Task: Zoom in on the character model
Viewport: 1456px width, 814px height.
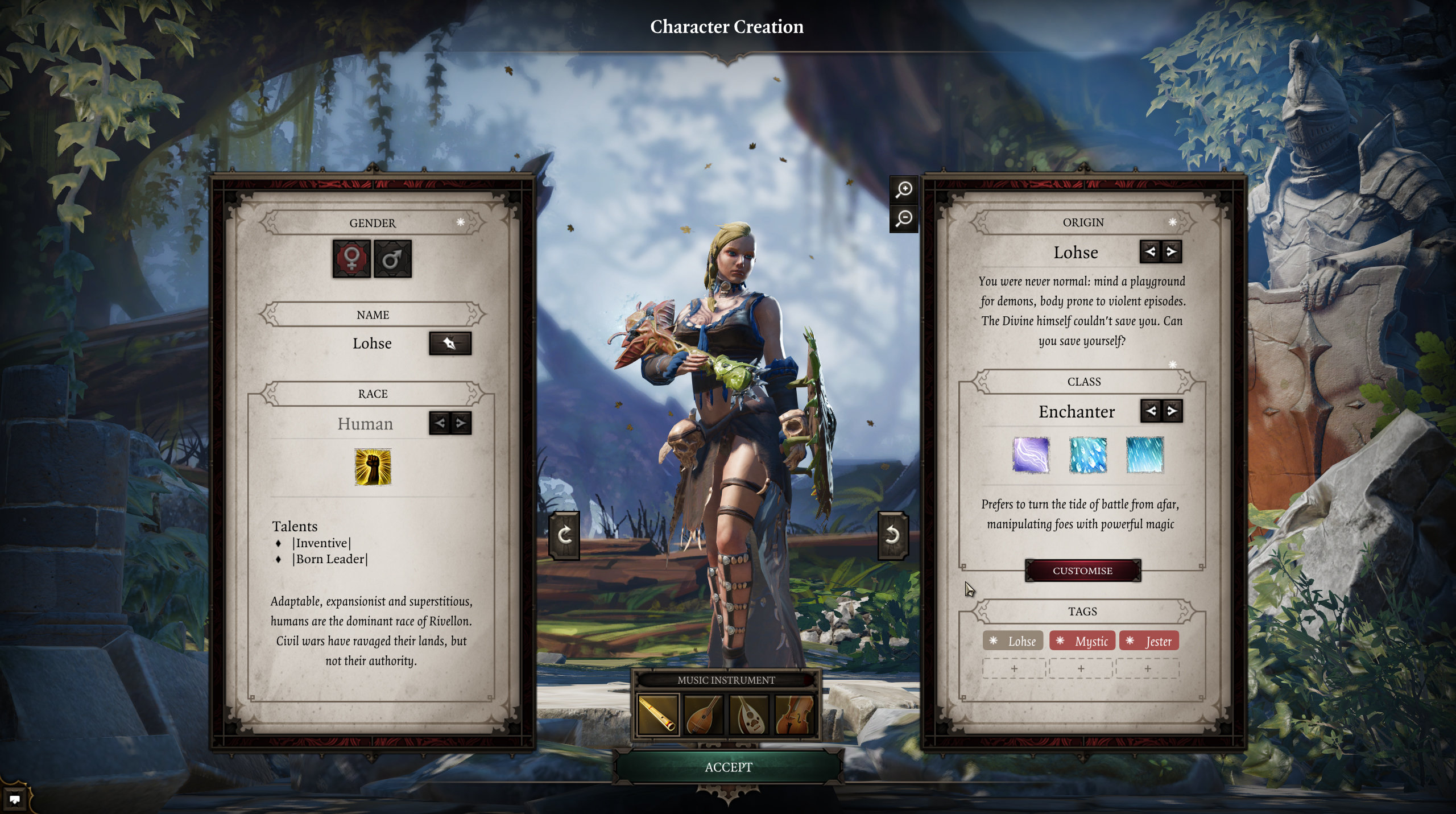Action: 904,189
